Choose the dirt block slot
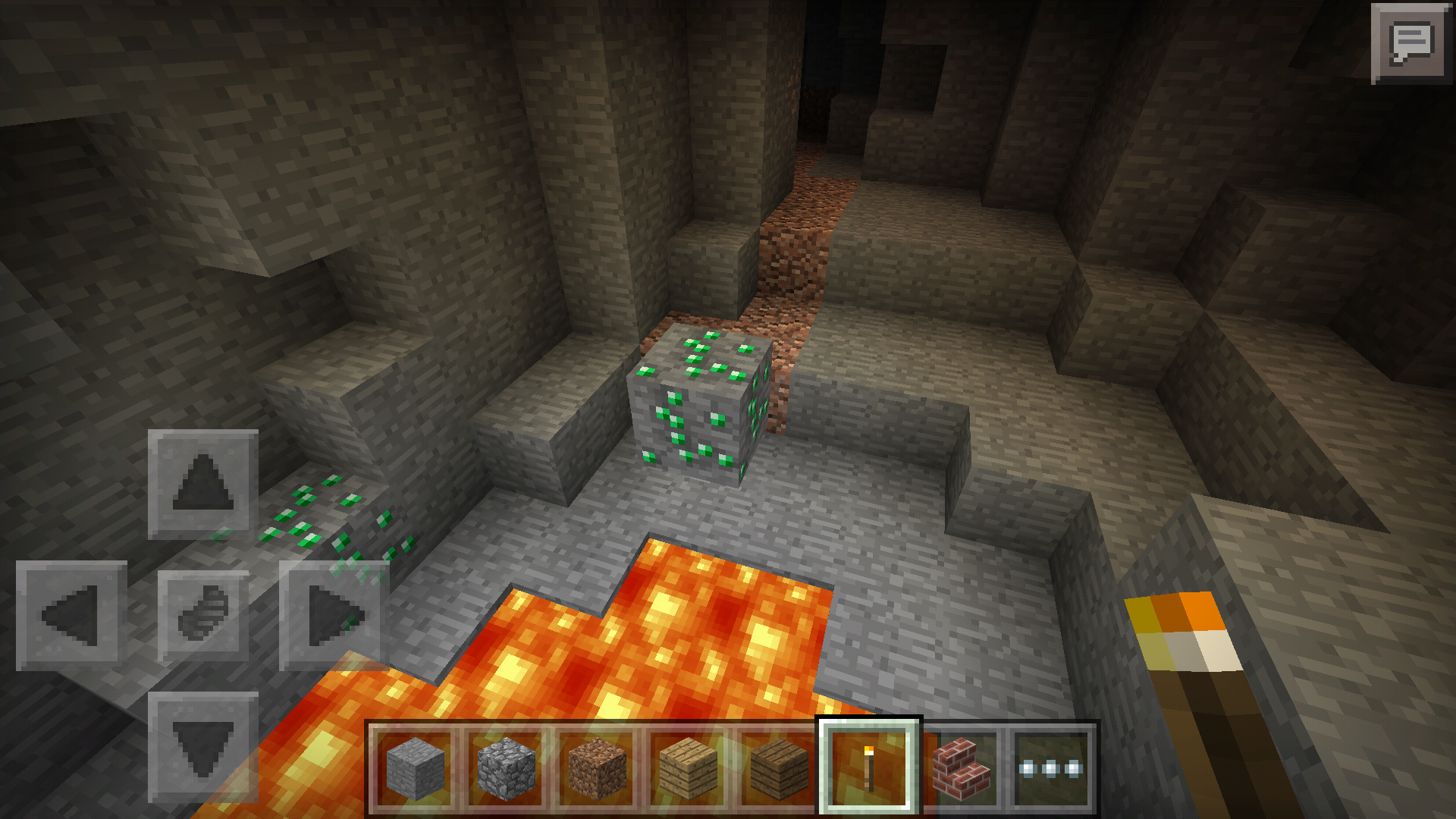The height and width of the screenshot is (819, 1456). point(597,767)
